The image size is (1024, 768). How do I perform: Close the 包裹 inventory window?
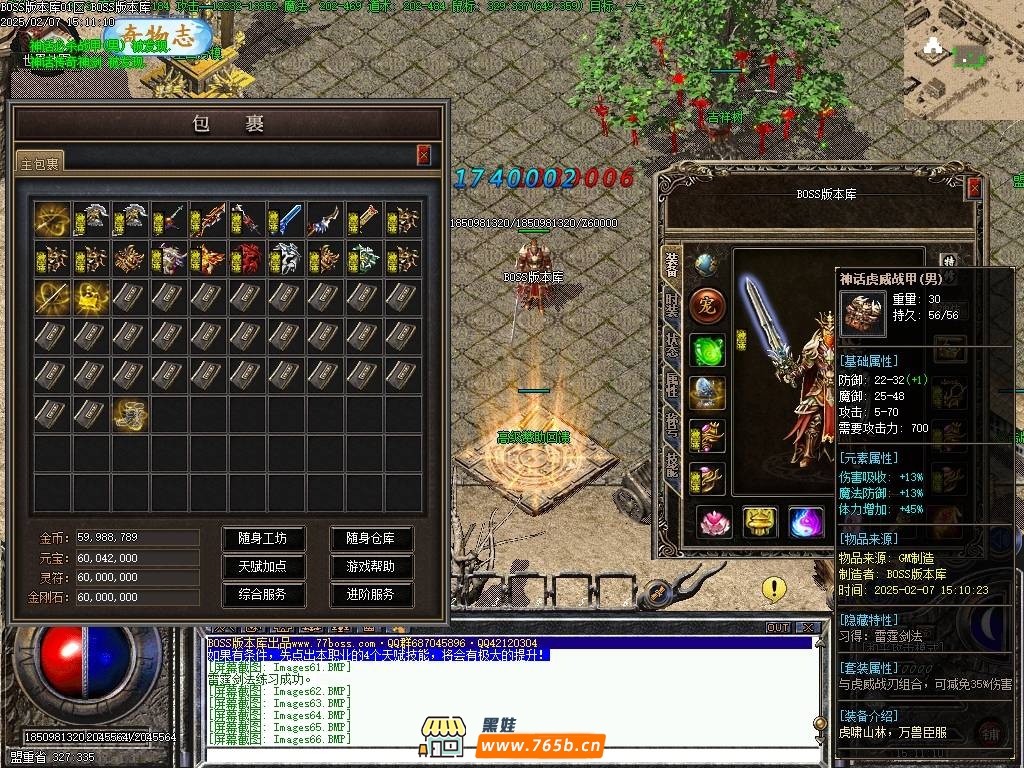coord(424,154)
